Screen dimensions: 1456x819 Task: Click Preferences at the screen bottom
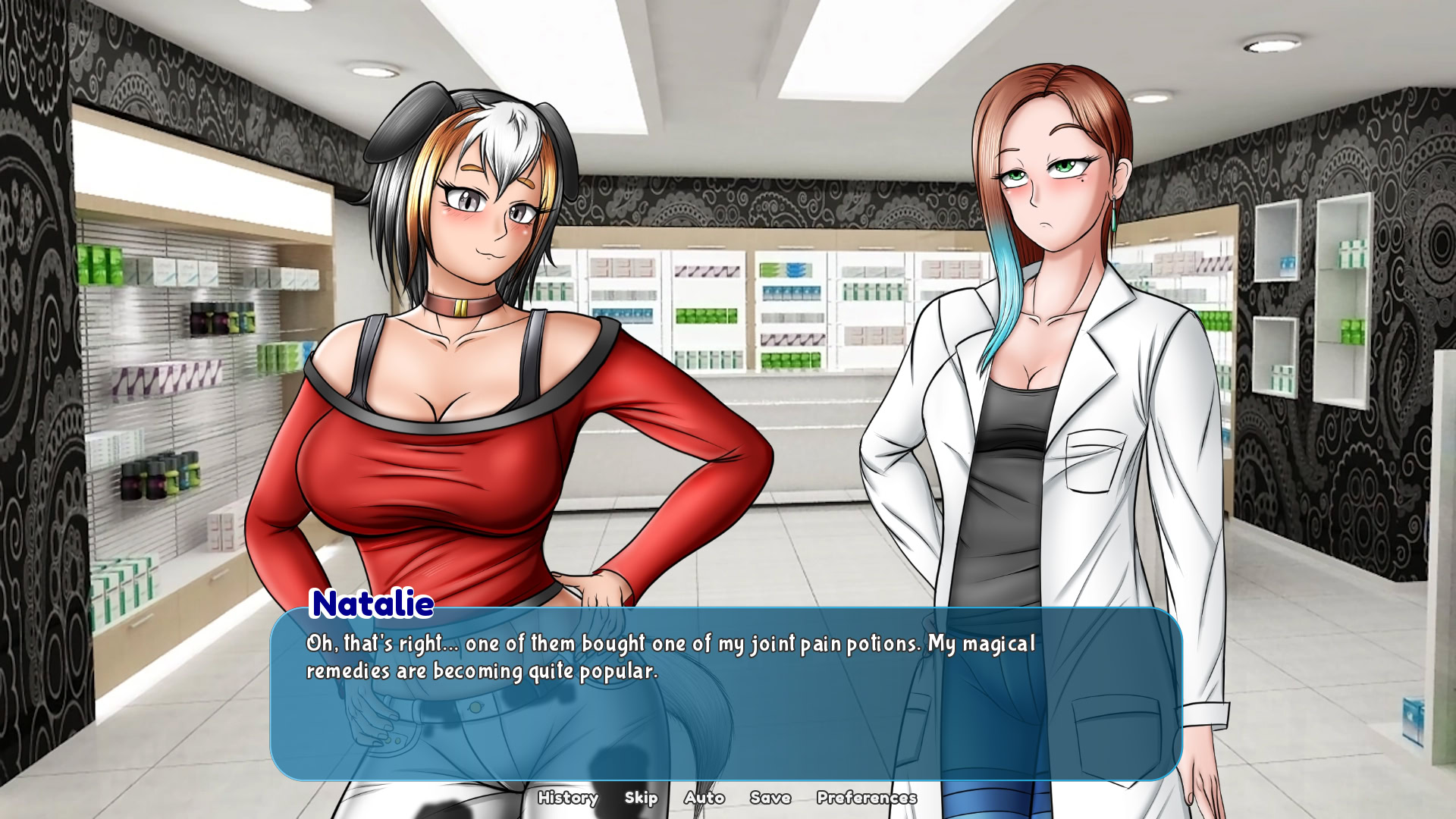(866, 798)
